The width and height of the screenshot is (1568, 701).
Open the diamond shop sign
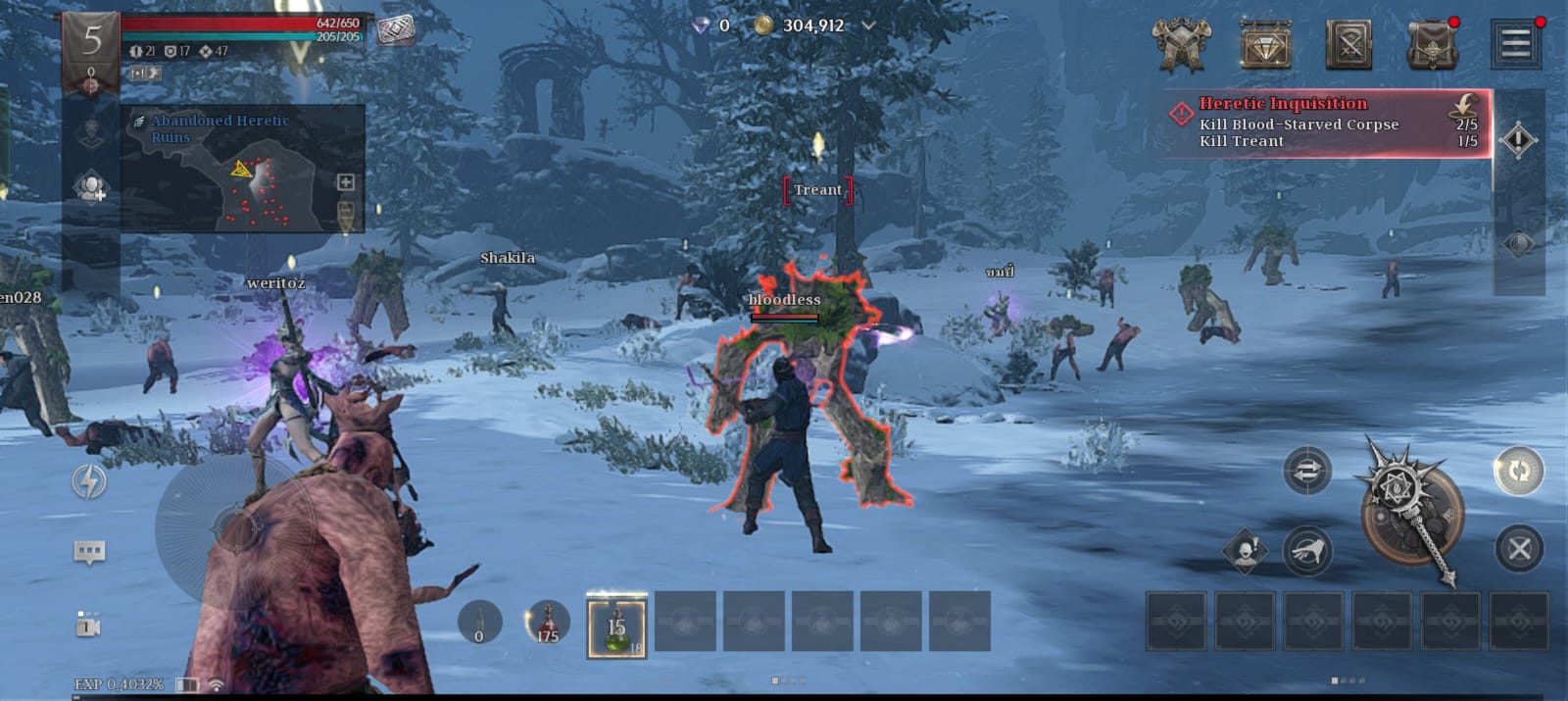click(1266, 44)
